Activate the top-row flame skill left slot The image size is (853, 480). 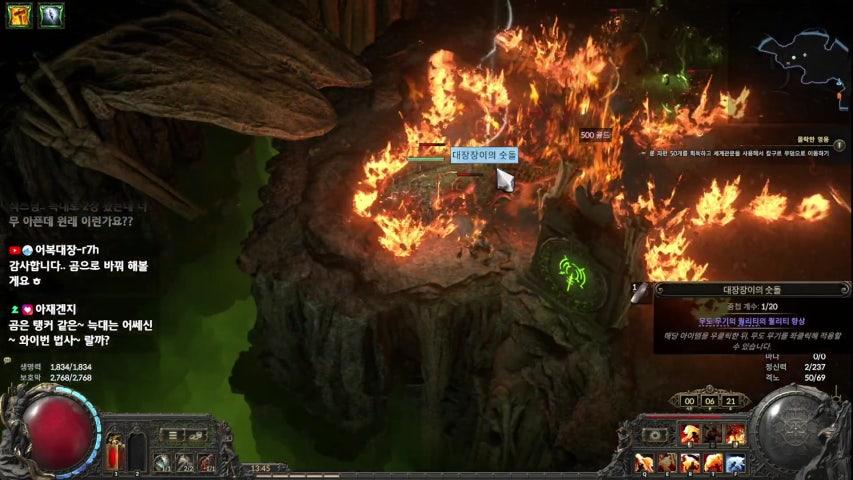click(689, 435)
